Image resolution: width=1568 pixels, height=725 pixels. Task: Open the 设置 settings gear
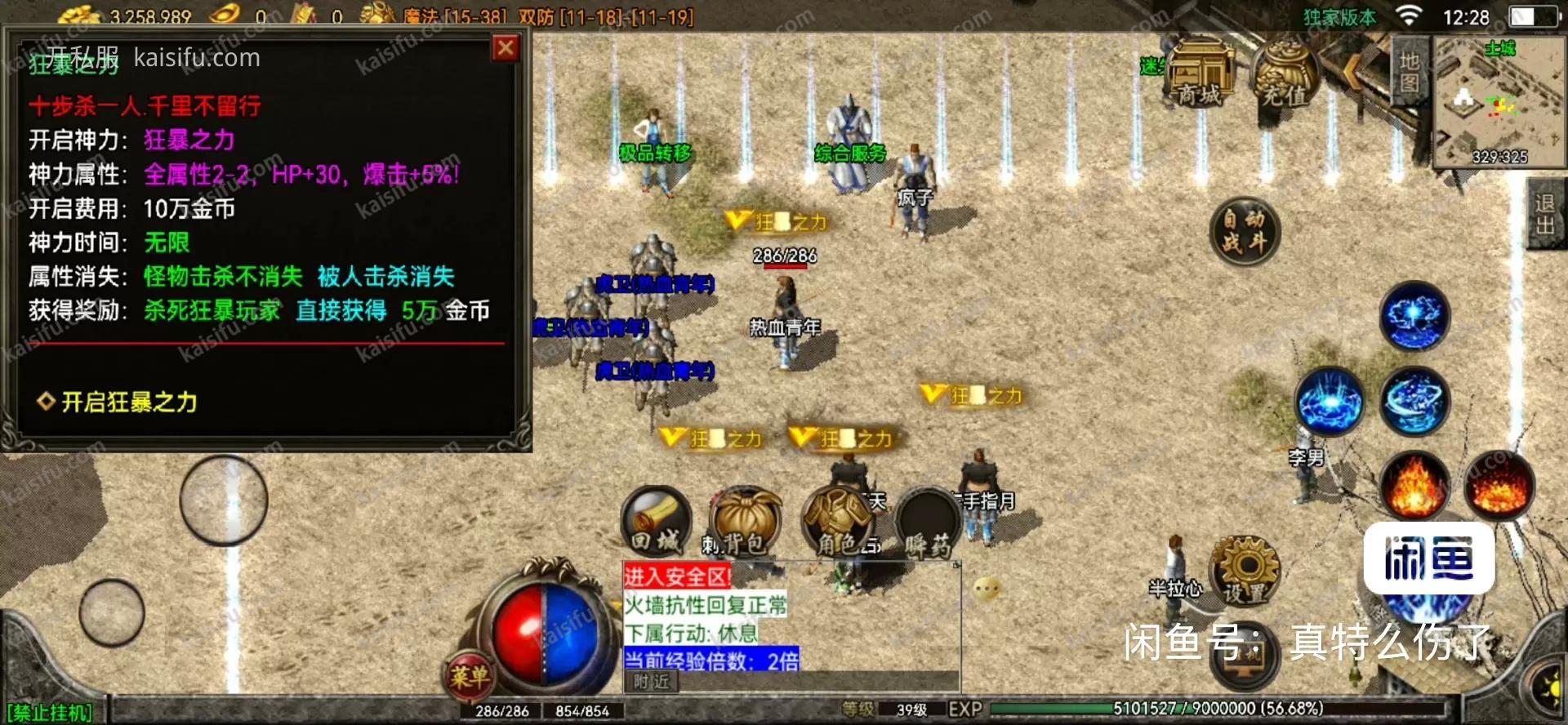coord(1244,572)
